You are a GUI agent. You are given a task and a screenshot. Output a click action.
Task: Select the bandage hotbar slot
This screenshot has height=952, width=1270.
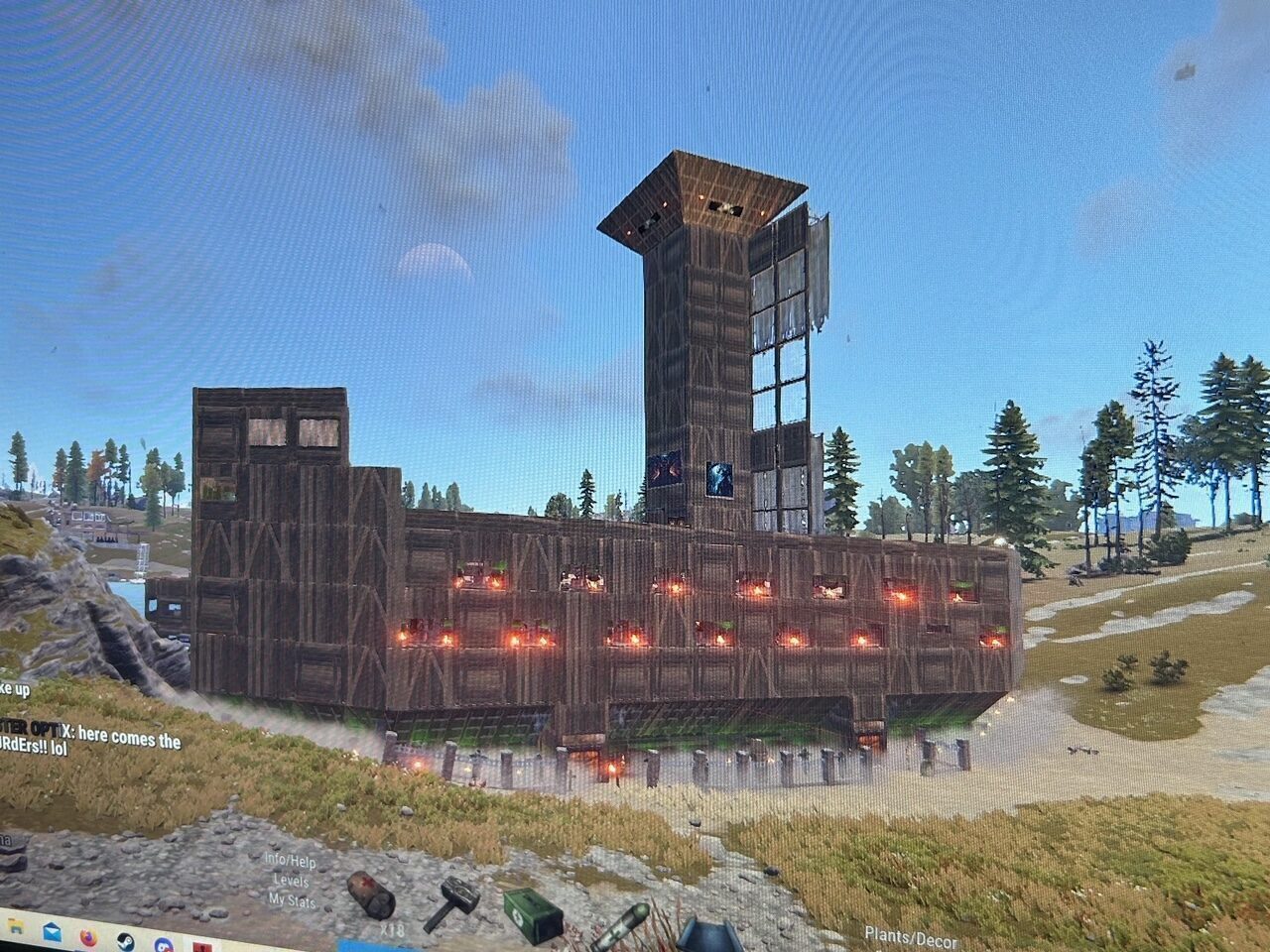[371, 893]
